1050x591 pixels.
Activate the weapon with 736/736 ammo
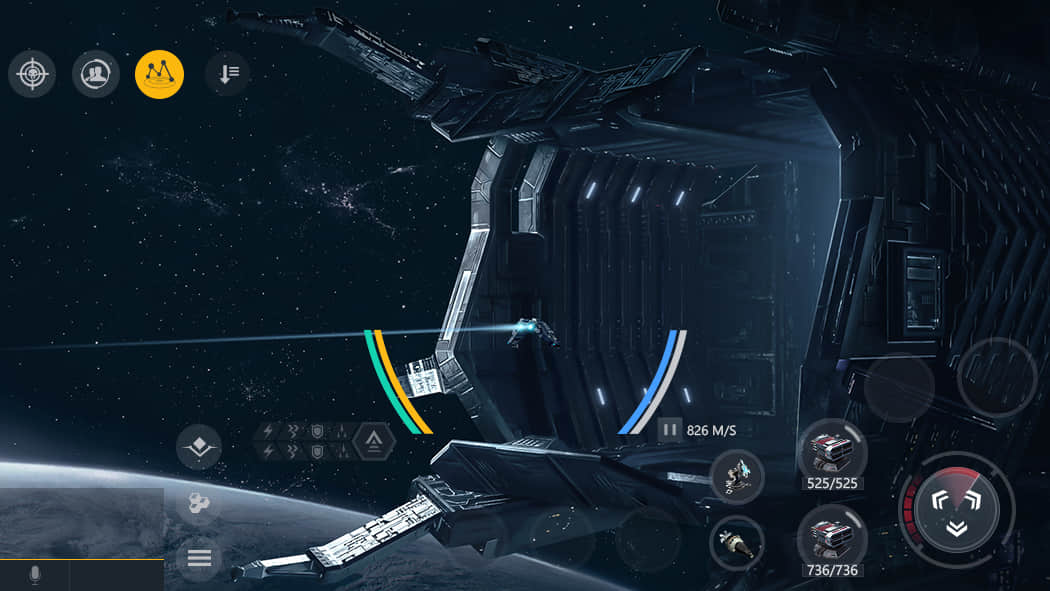(x=831, y=538)
